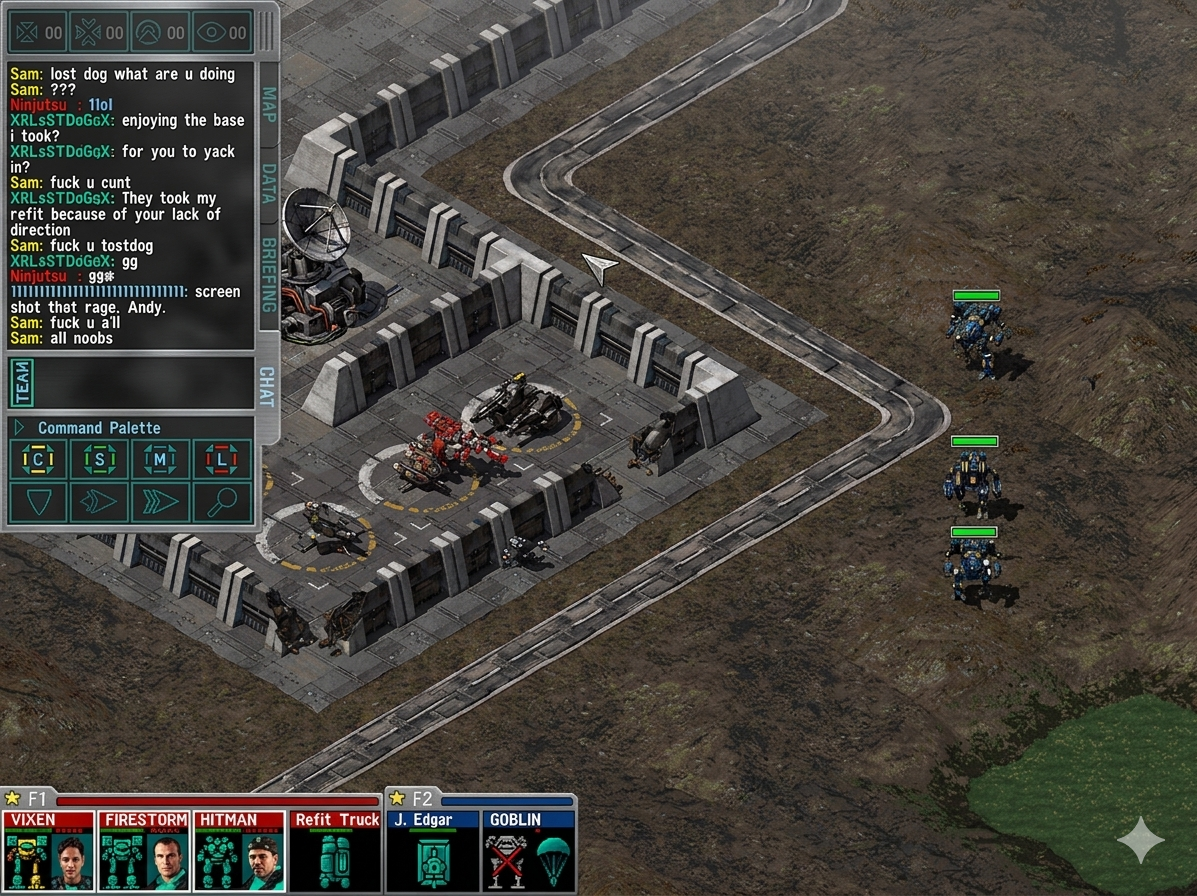Activate the magnifying glass command
The image size is (1197, 896).
click(x=221, y=502)
